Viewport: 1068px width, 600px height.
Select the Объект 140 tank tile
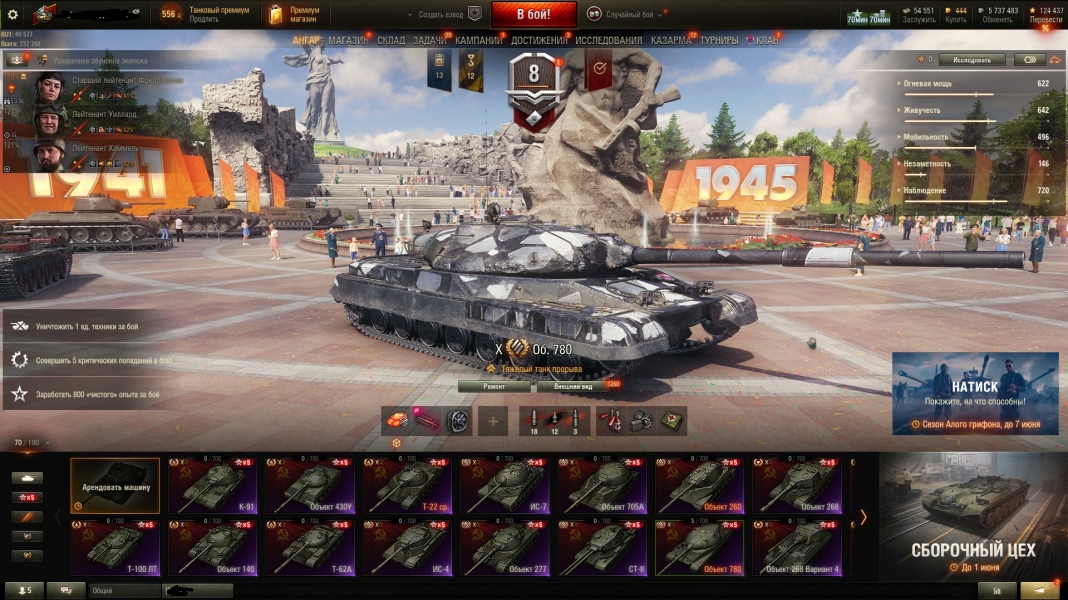[x=213, y=548]
